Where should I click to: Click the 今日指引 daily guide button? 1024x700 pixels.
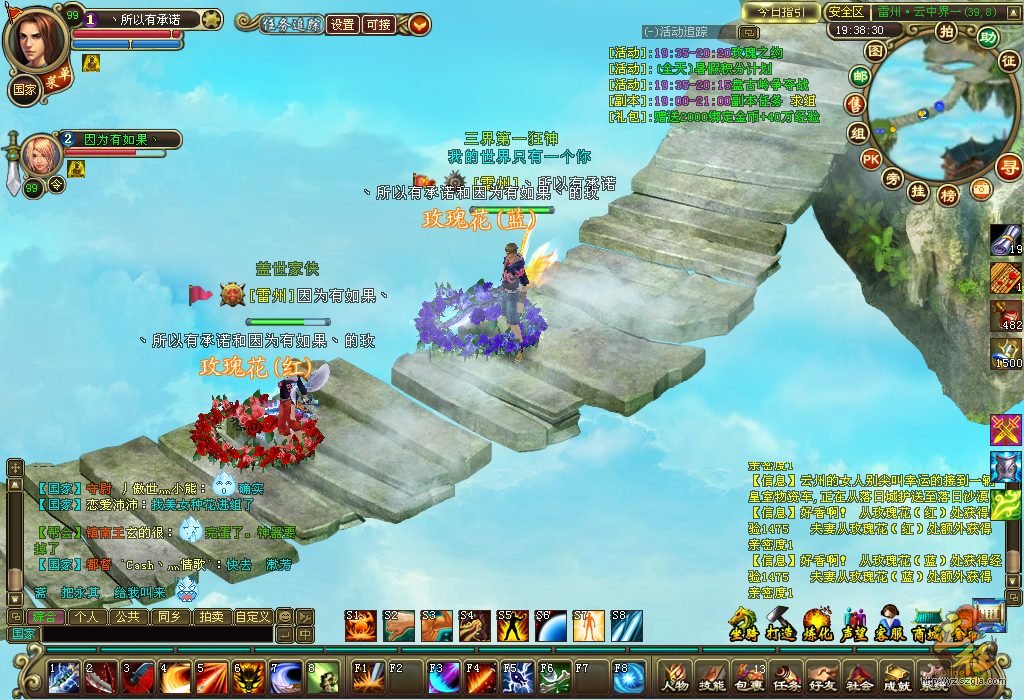781,11
